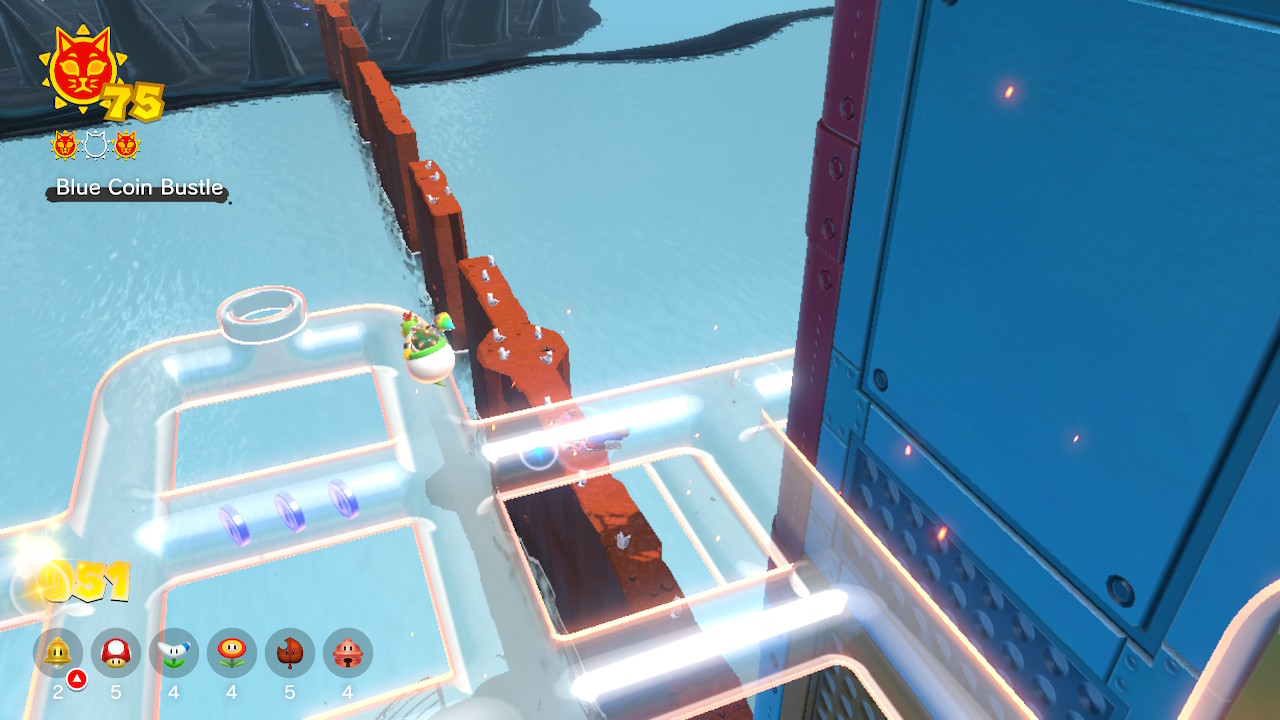Click the Blue Coin Bustle objective label
The image size is (1280, 720).
[139, 188]
